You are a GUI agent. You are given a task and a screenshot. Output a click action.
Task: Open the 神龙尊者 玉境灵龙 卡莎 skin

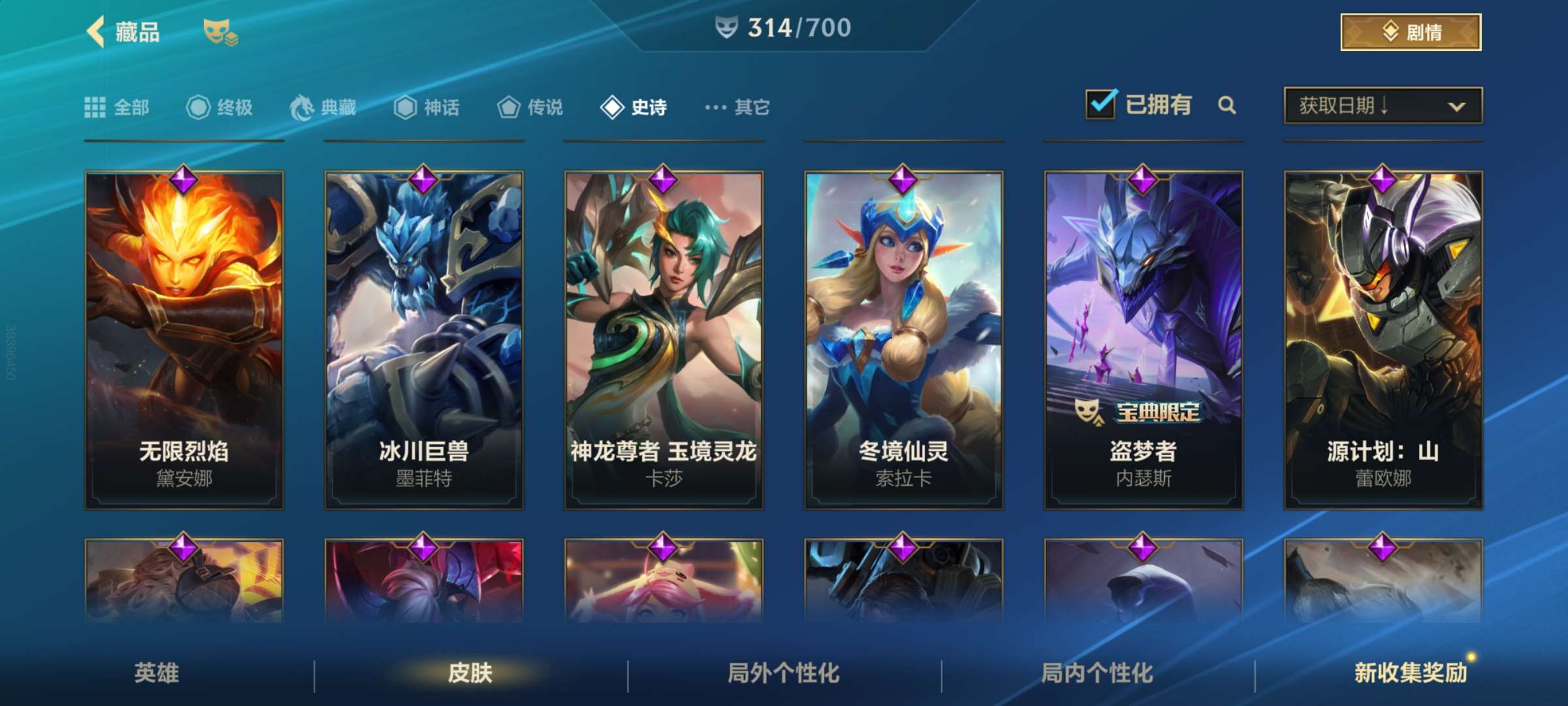pyautogui.click(x=664, y=340)
